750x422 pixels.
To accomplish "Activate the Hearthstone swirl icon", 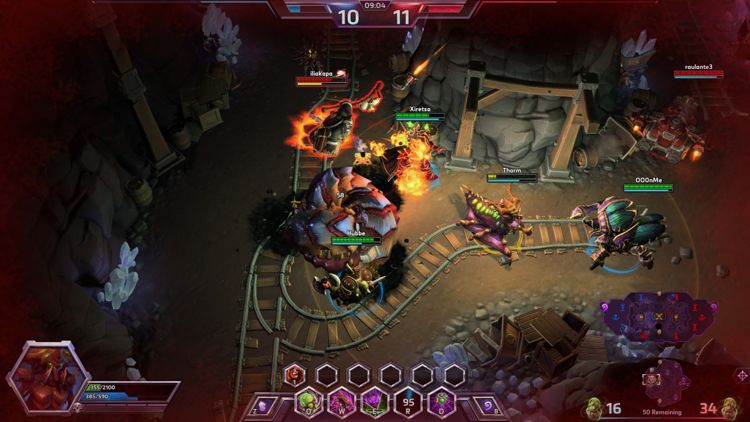I will pos(486,405).
